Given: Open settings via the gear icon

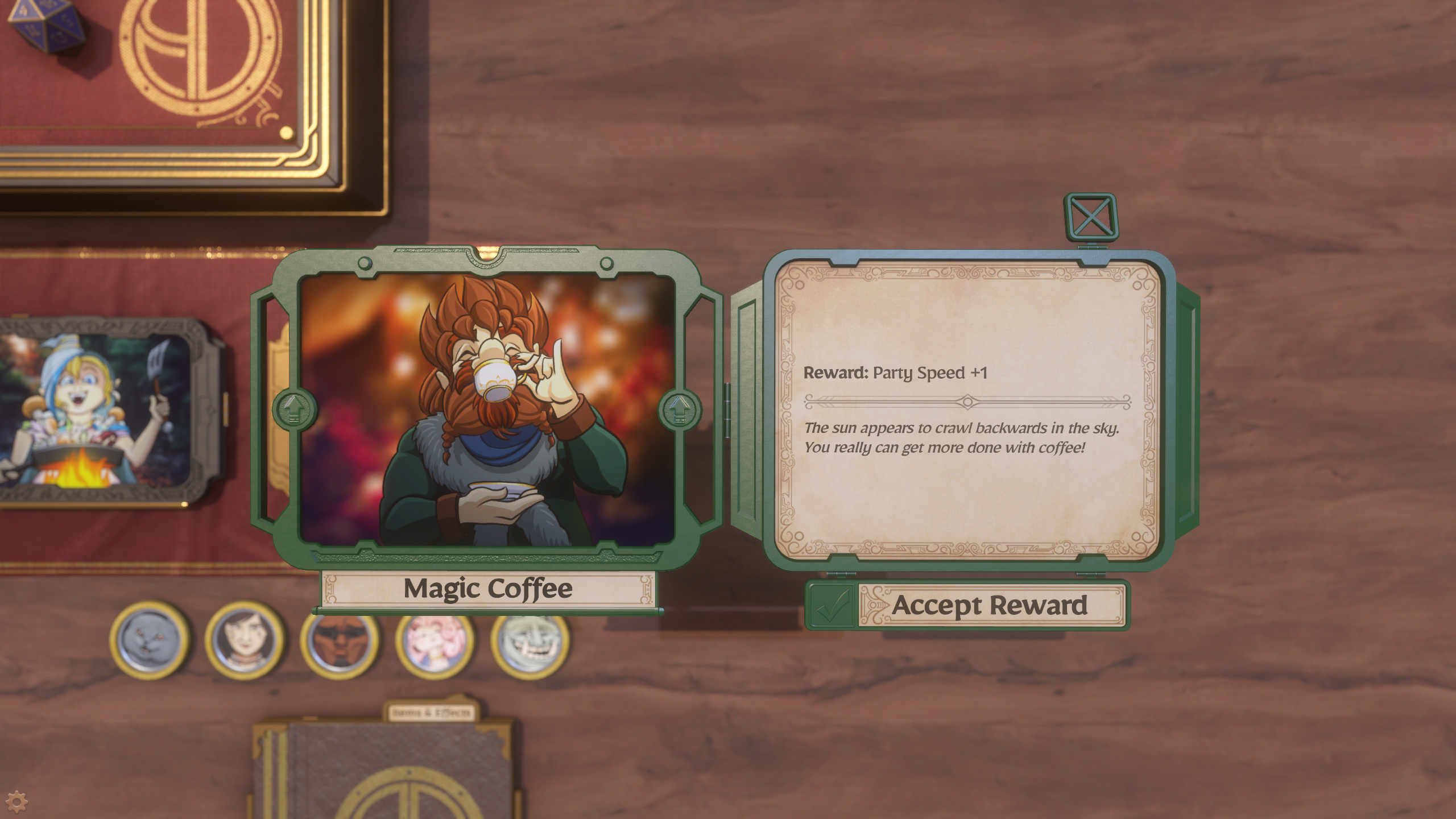Looking at the screenshot, I should [16, 801].
